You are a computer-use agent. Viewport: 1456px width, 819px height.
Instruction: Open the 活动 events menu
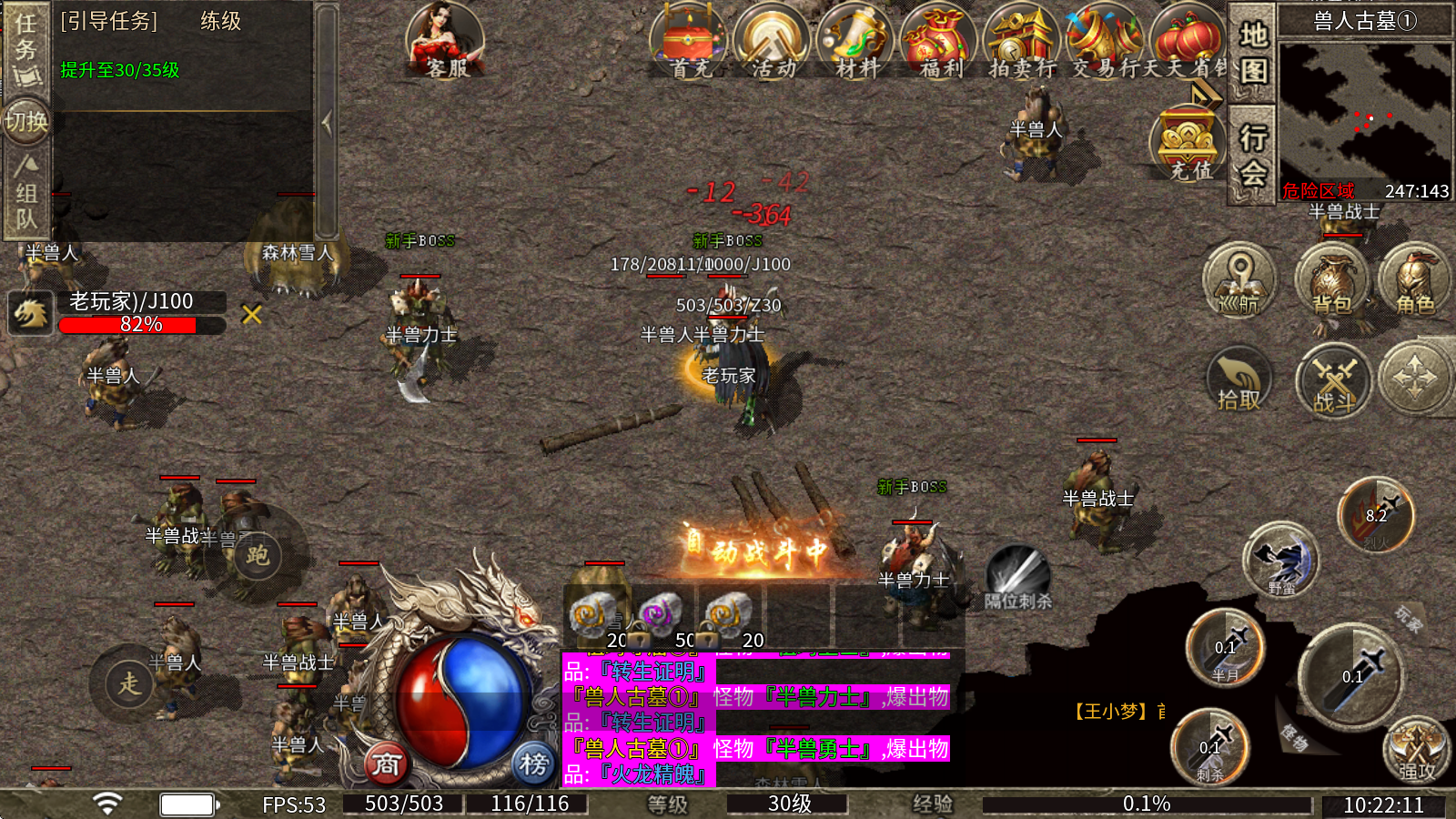pos(773,42)
